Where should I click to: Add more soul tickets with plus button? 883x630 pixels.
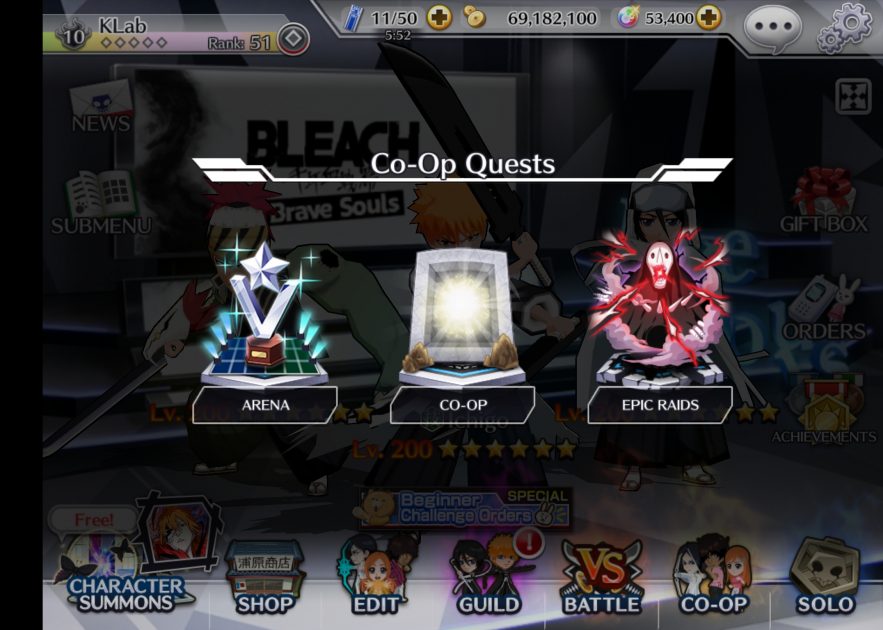click(x=439, y=17)
